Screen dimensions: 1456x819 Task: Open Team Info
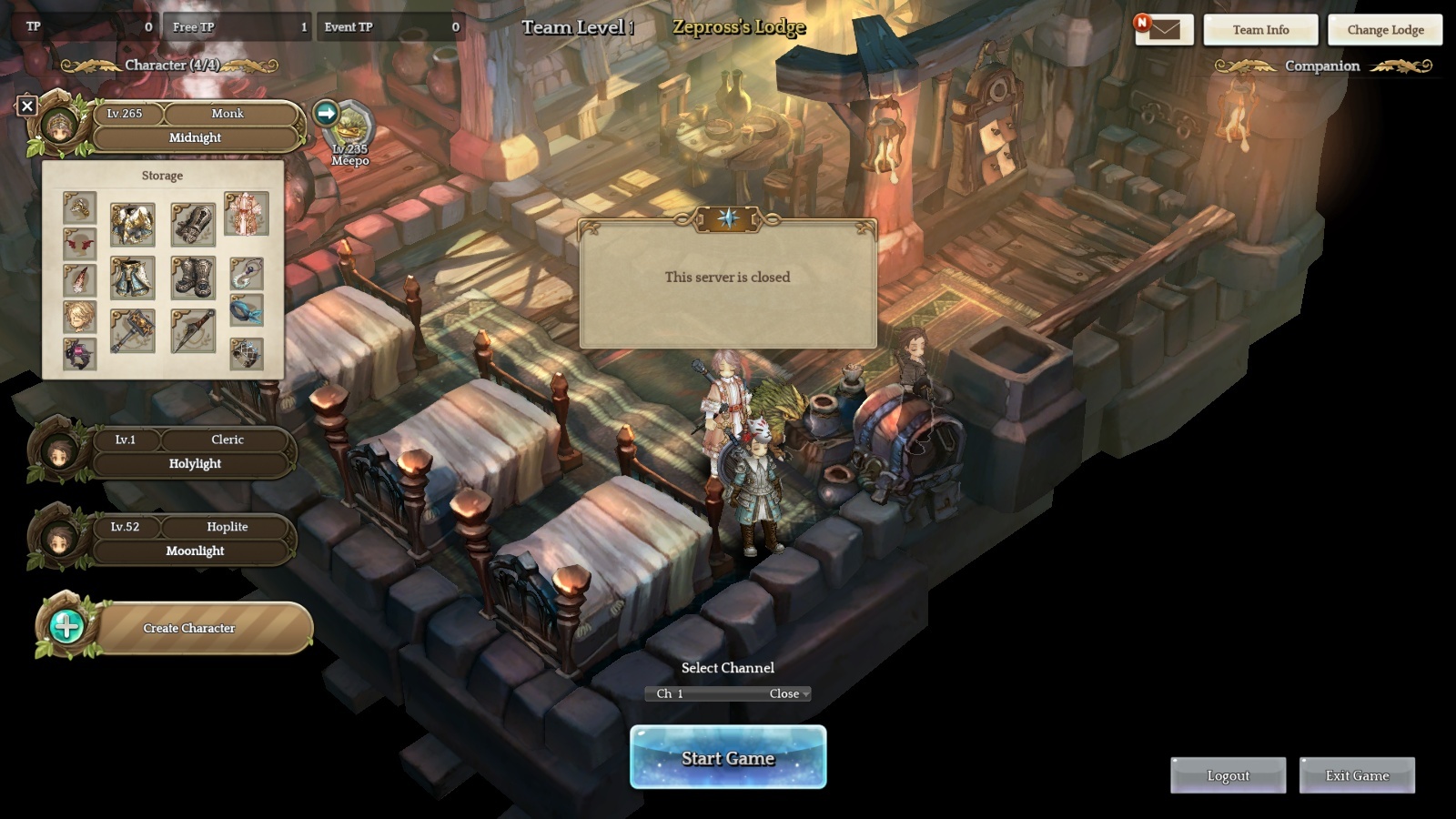point(1260,30)
